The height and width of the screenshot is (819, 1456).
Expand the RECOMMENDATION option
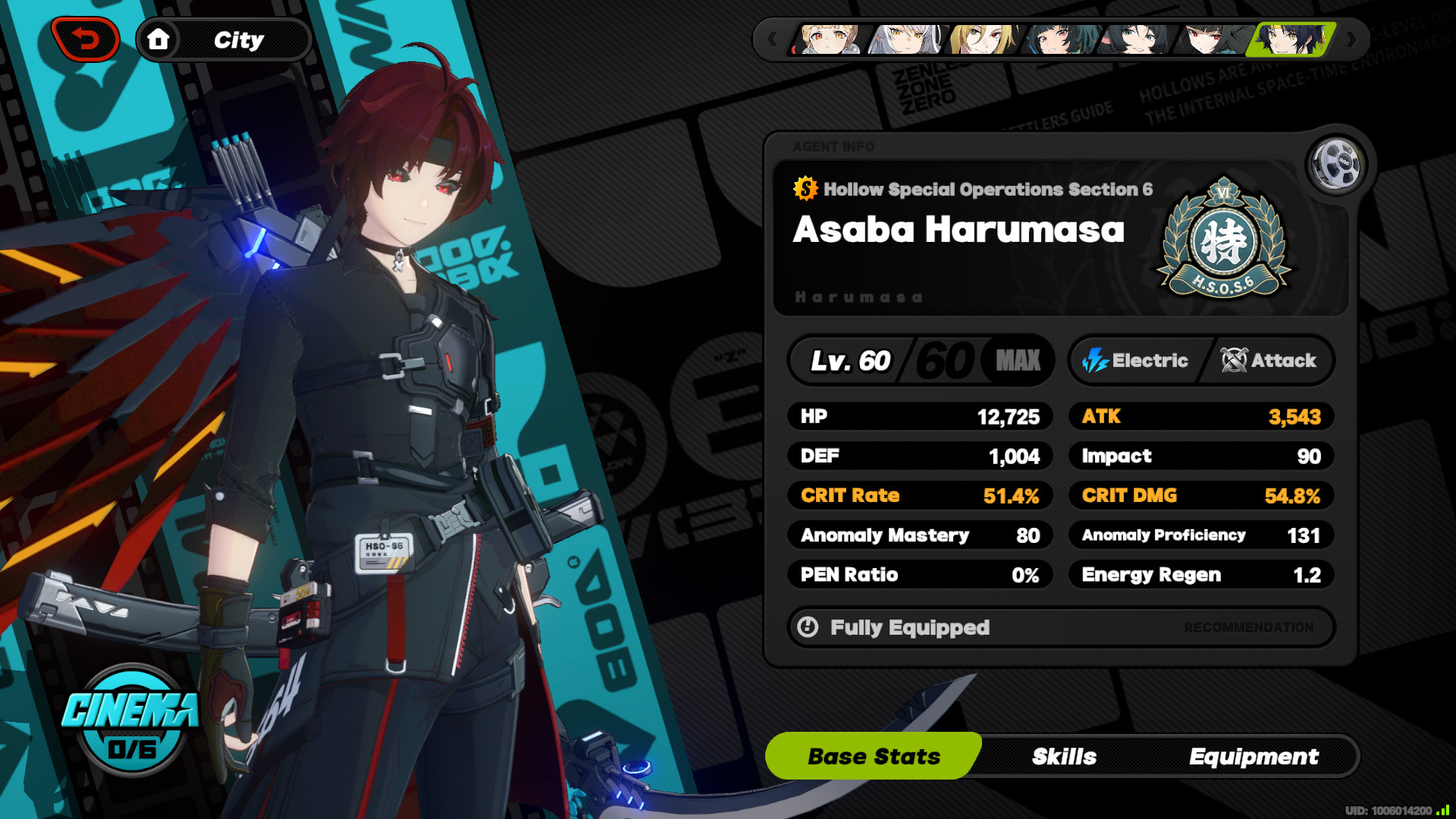pos(1247,627)
